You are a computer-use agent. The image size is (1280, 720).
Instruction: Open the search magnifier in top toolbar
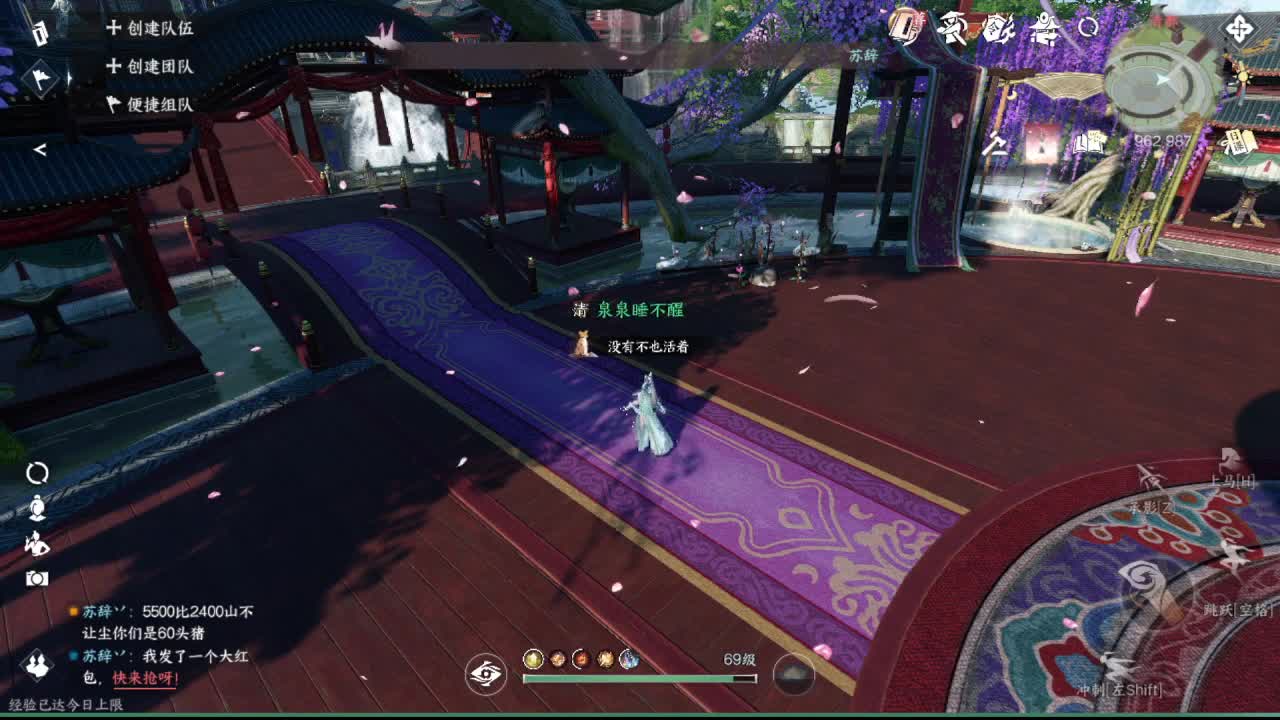1089,28
